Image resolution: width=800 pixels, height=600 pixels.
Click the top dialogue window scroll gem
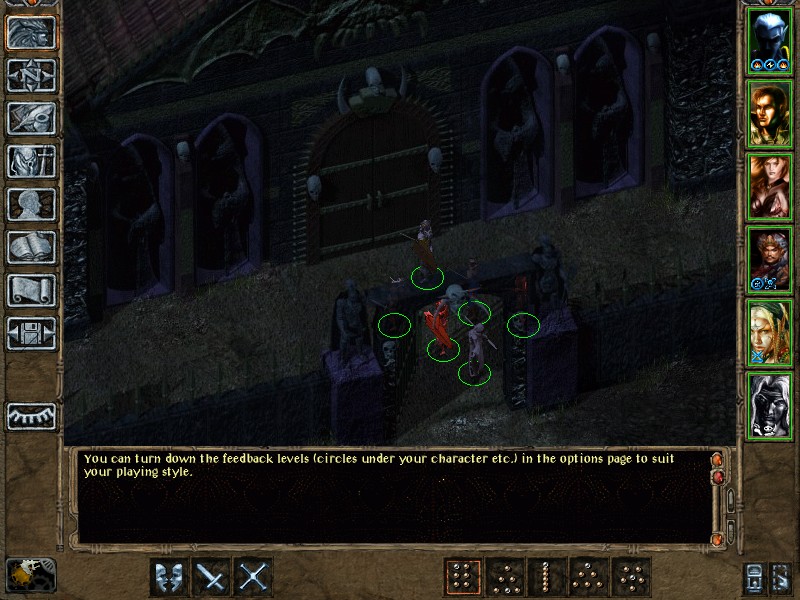[716, 460]
